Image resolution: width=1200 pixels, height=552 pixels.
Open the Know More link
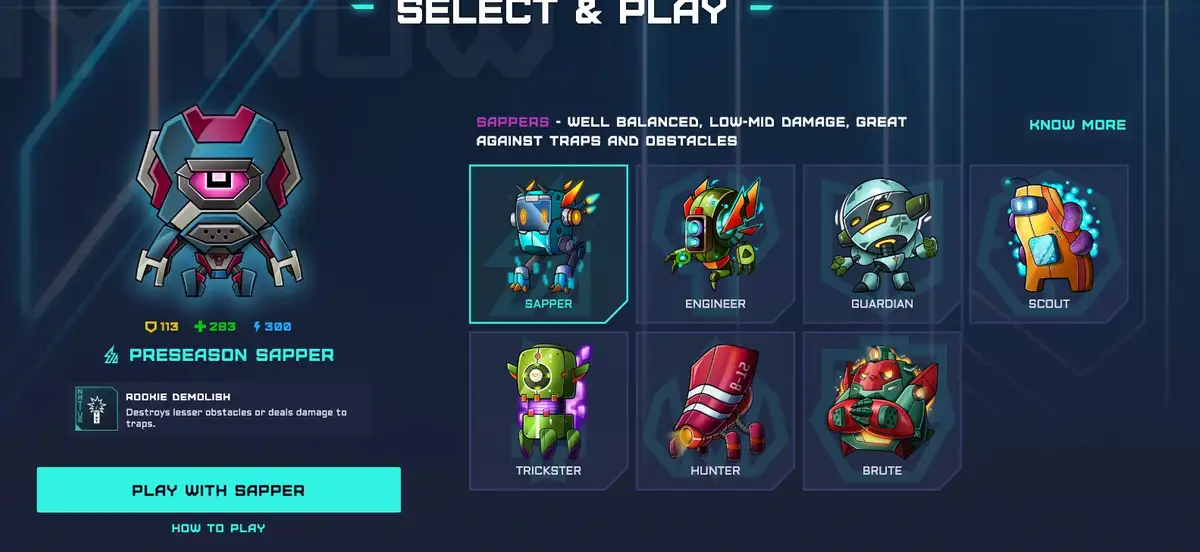(x=1077, y=125)
